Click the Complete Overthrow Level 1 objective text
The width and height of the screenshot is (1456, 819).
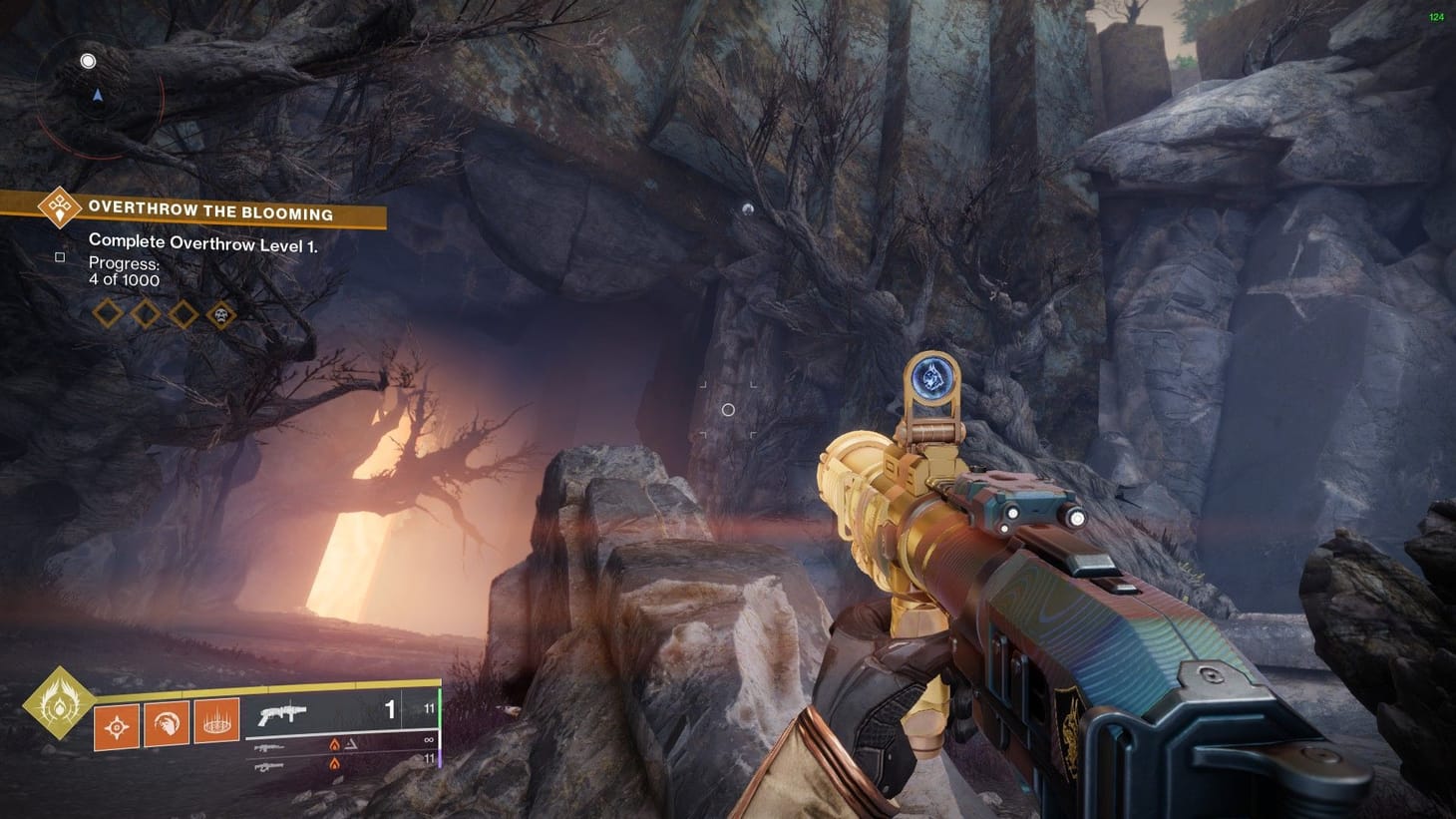[x=204, y=242]
